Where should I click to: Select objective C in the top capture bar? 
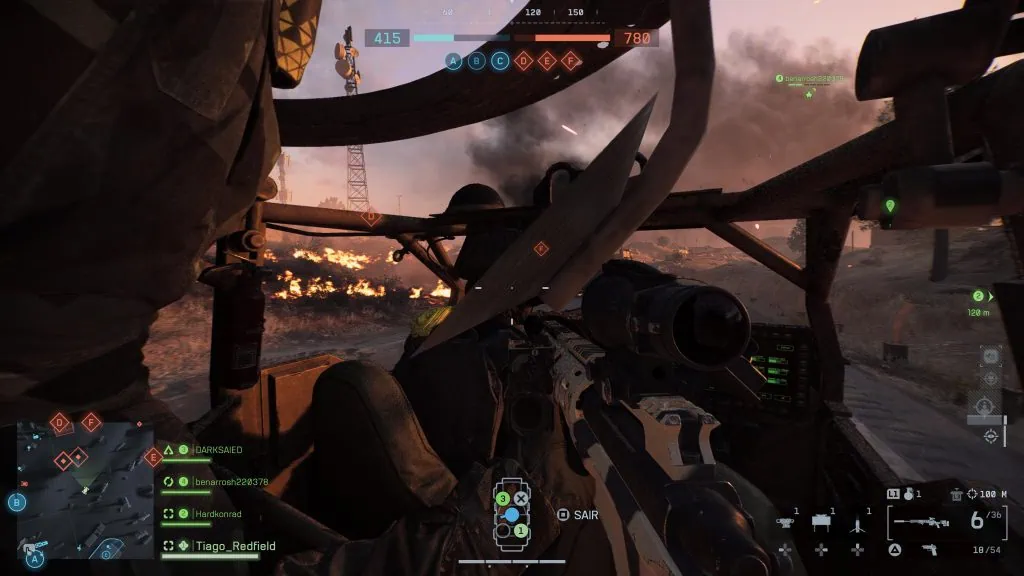(x=500, y=61)
